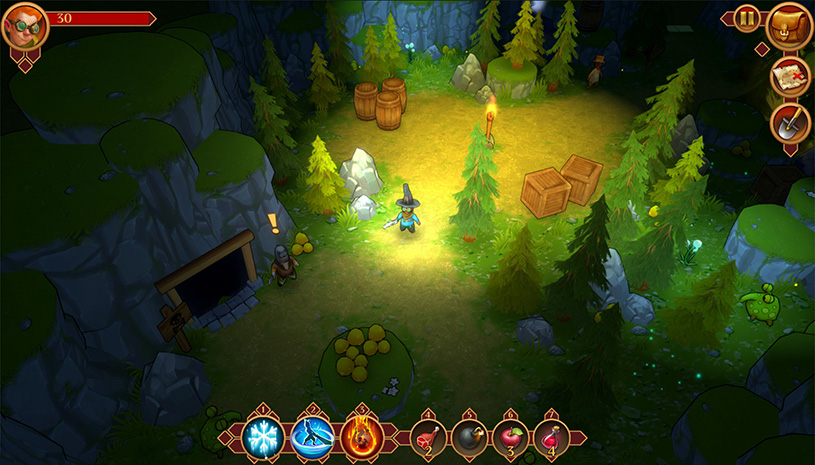Eat the meat leg from hotbar
Image resolution: width=815 pixels, height=465 pixels.
click(428, 439)
